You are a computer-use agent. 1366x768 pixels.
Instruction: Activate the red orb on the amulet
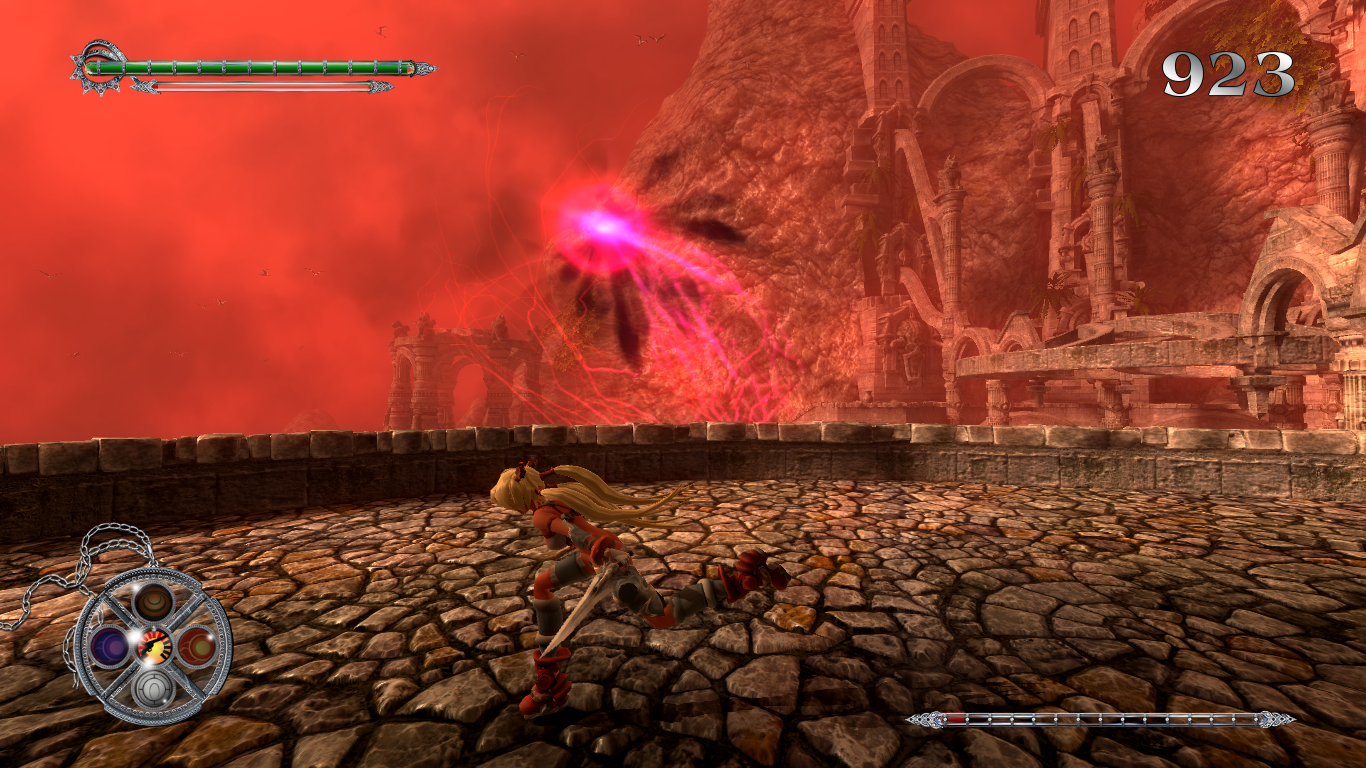tap(197, 646)
